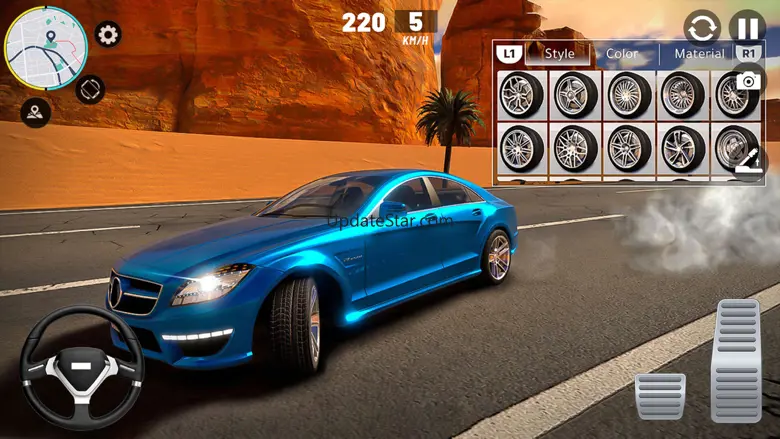Open the gear settings icon

point(108,35)
